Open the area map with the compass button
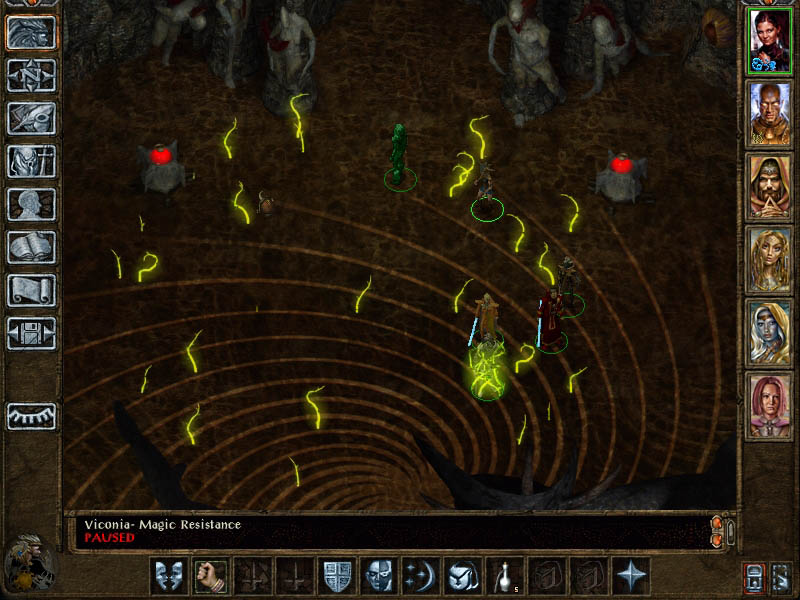Image resolution: width=800 pixels, height=600 pixels. (x=31, y=76)
